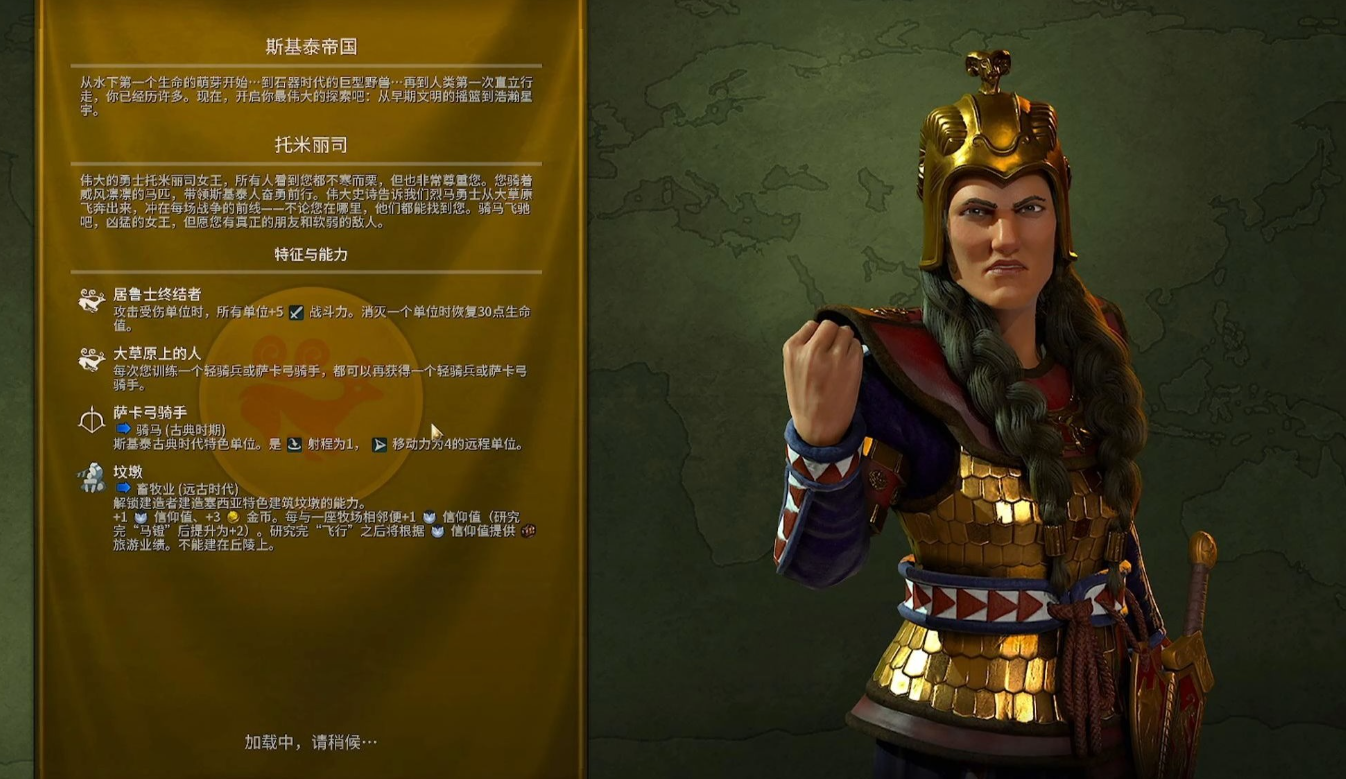Select the bow icon for 萨卡弓骑手
The image size is (1346, 779).
click(x=90, y=421)
